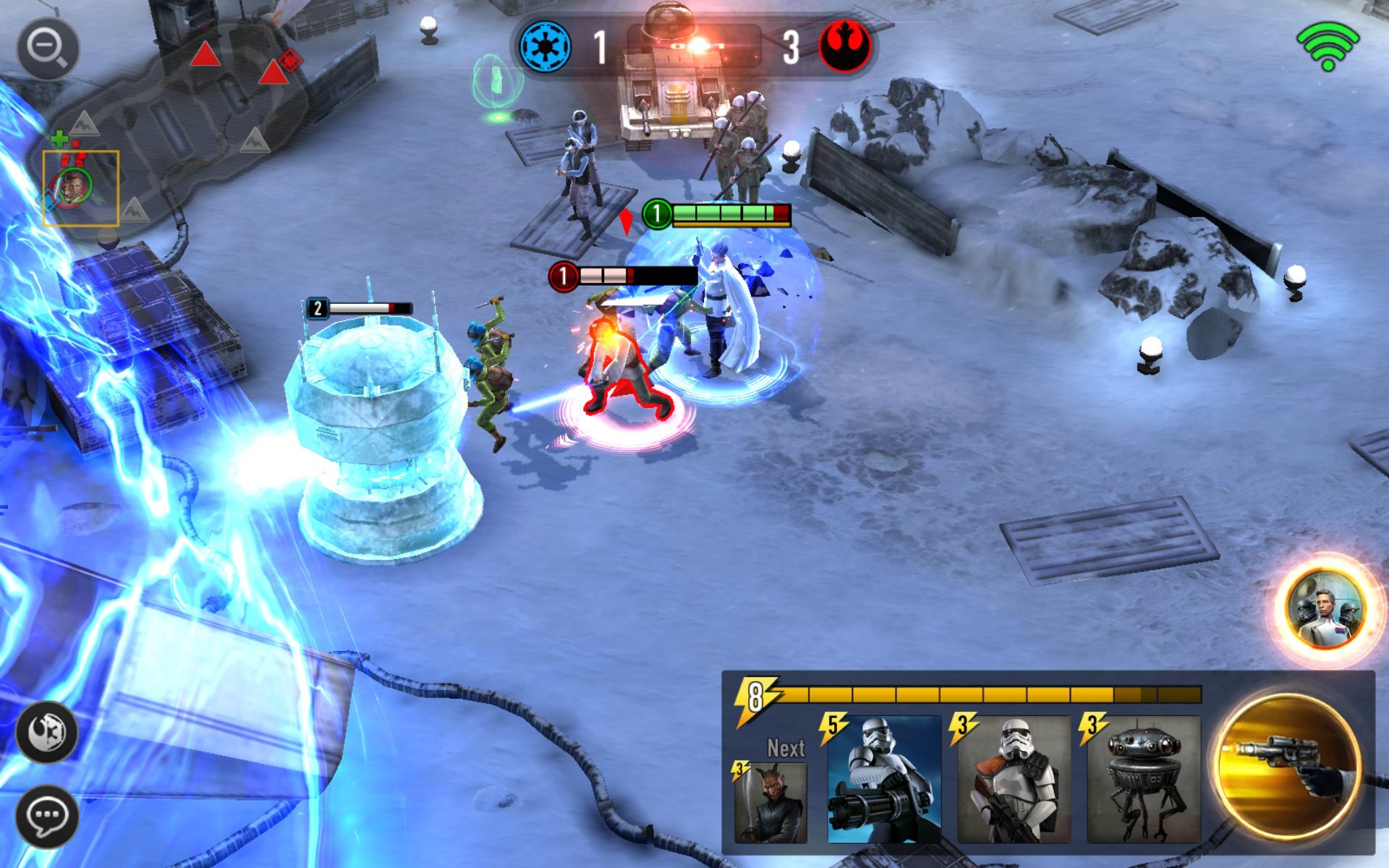Tap the zoom-out magnifier control
1389x868 pixels.
click(x=45, y=45)
